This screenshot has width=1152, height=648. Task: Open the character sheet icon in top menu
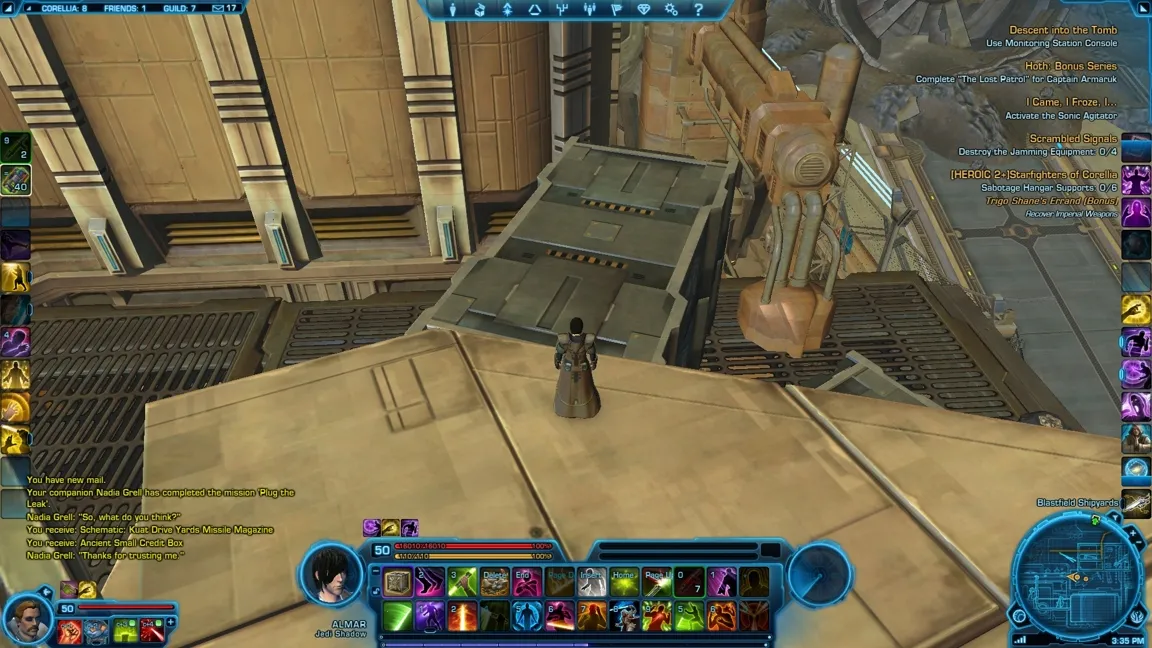point(452,9)
